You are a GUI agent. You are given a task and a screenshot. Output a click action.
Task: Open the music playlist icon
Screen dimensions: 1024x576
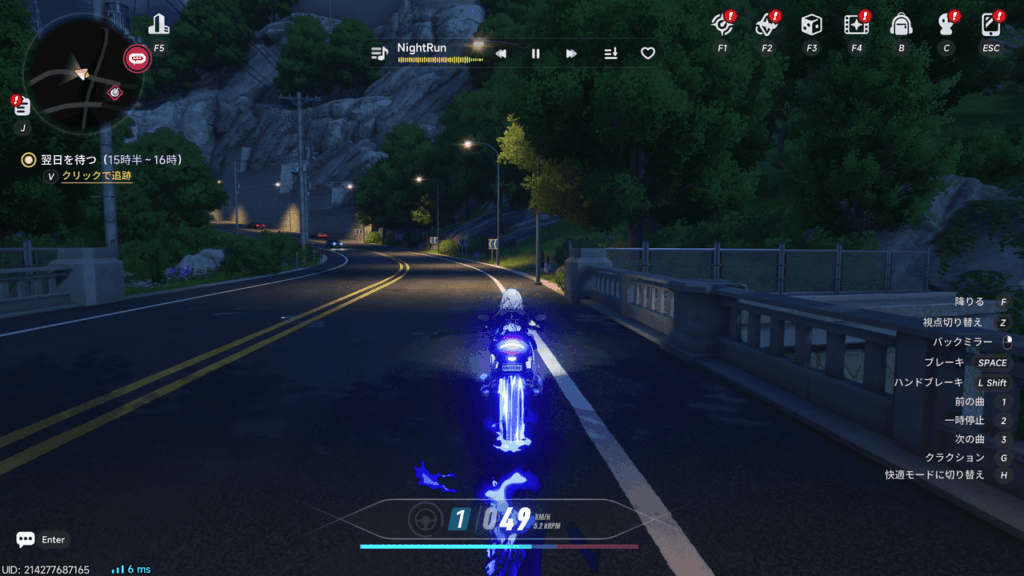[x=379, y=53]
